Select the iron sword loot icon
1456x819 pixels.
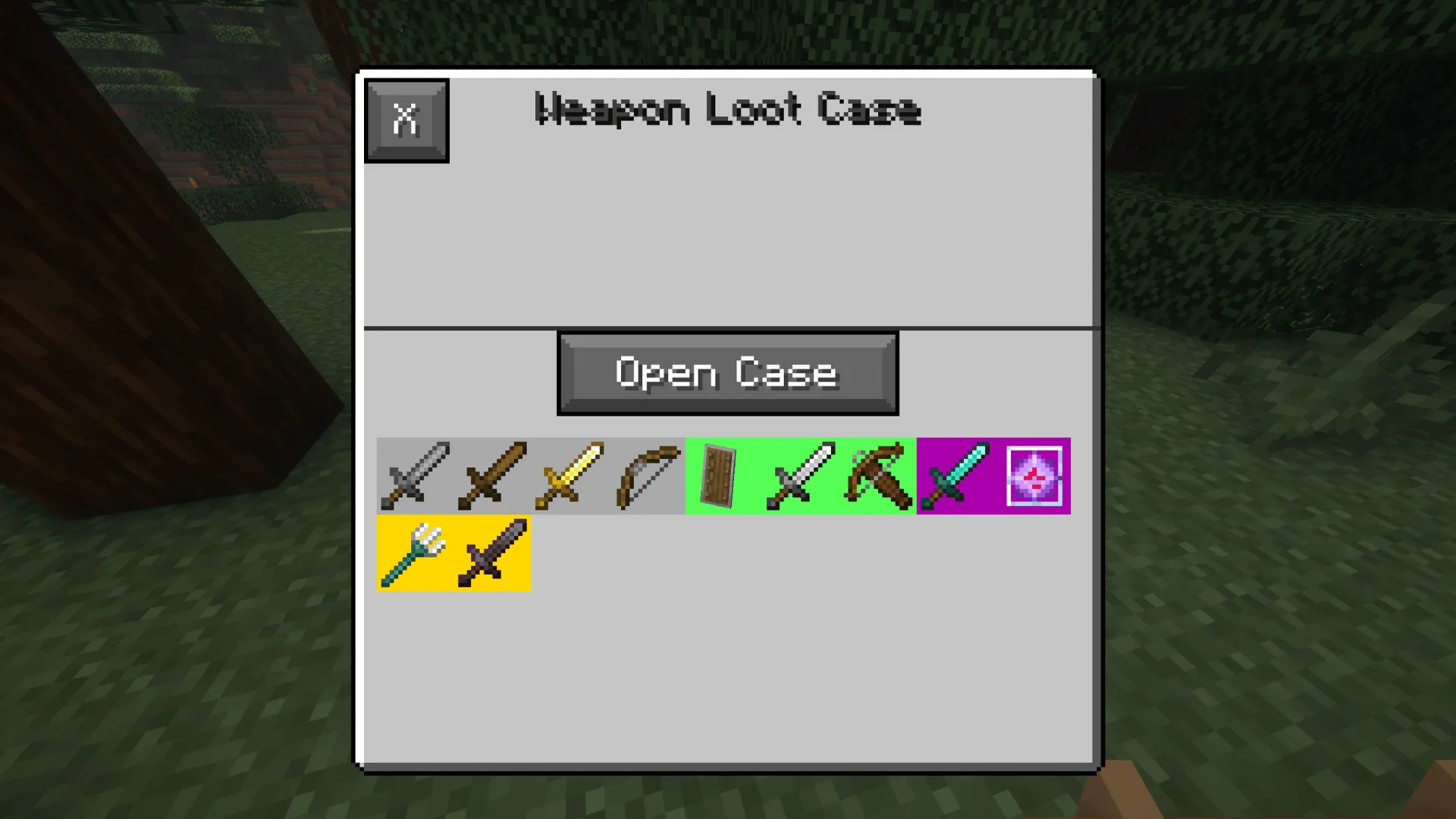pos(416,475)
